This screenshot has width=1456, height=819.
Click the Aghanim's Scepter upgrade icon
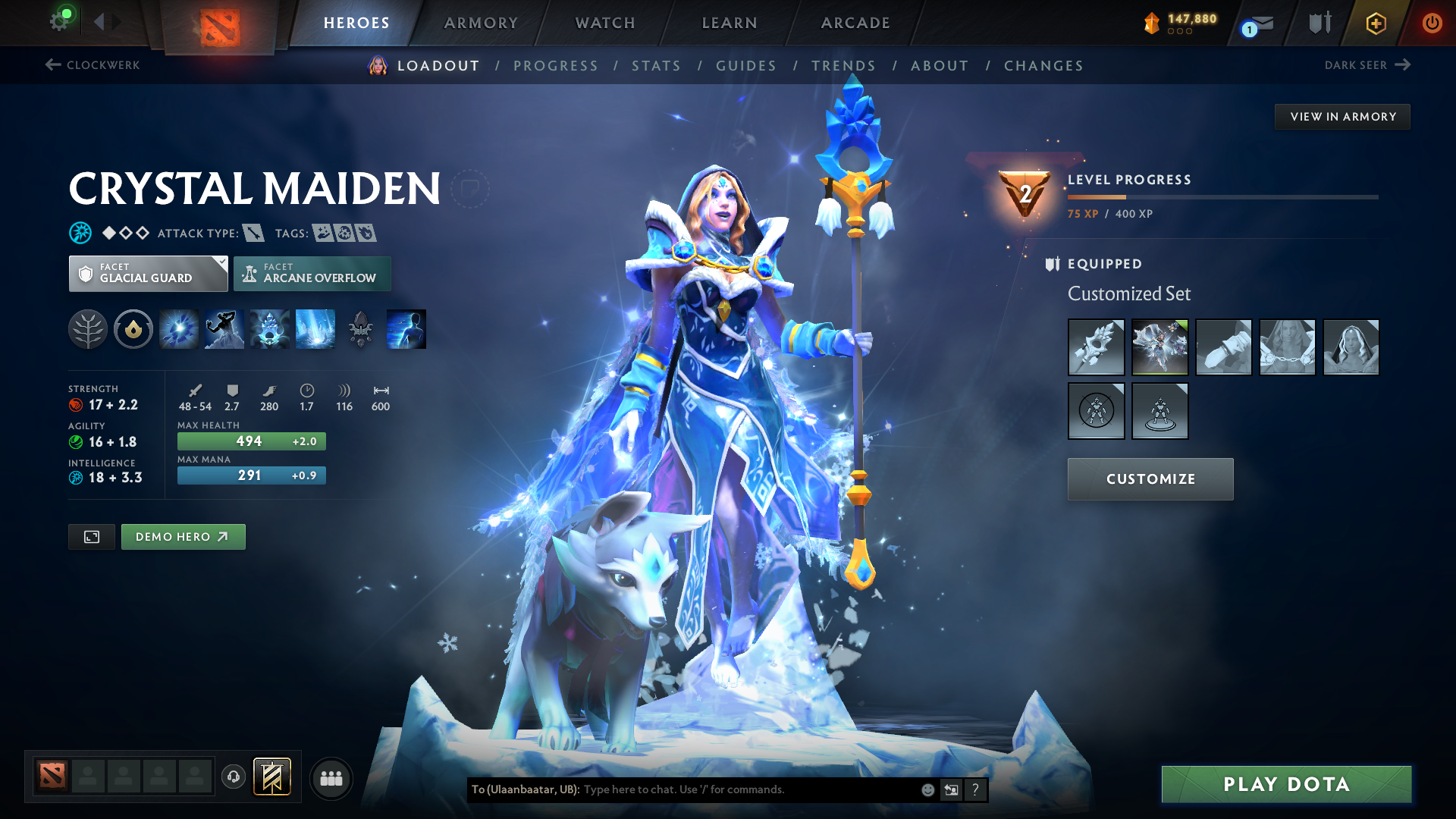tap(360, 329)
